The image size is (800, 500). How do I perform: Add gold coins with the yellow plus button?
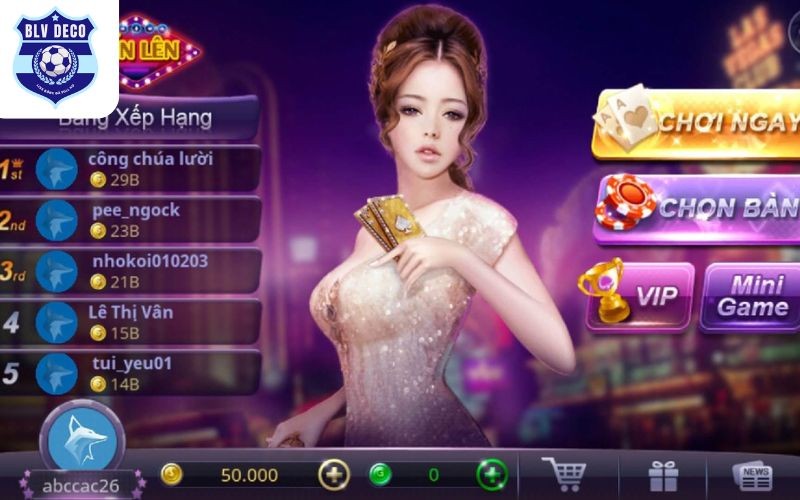click(334, 474)
